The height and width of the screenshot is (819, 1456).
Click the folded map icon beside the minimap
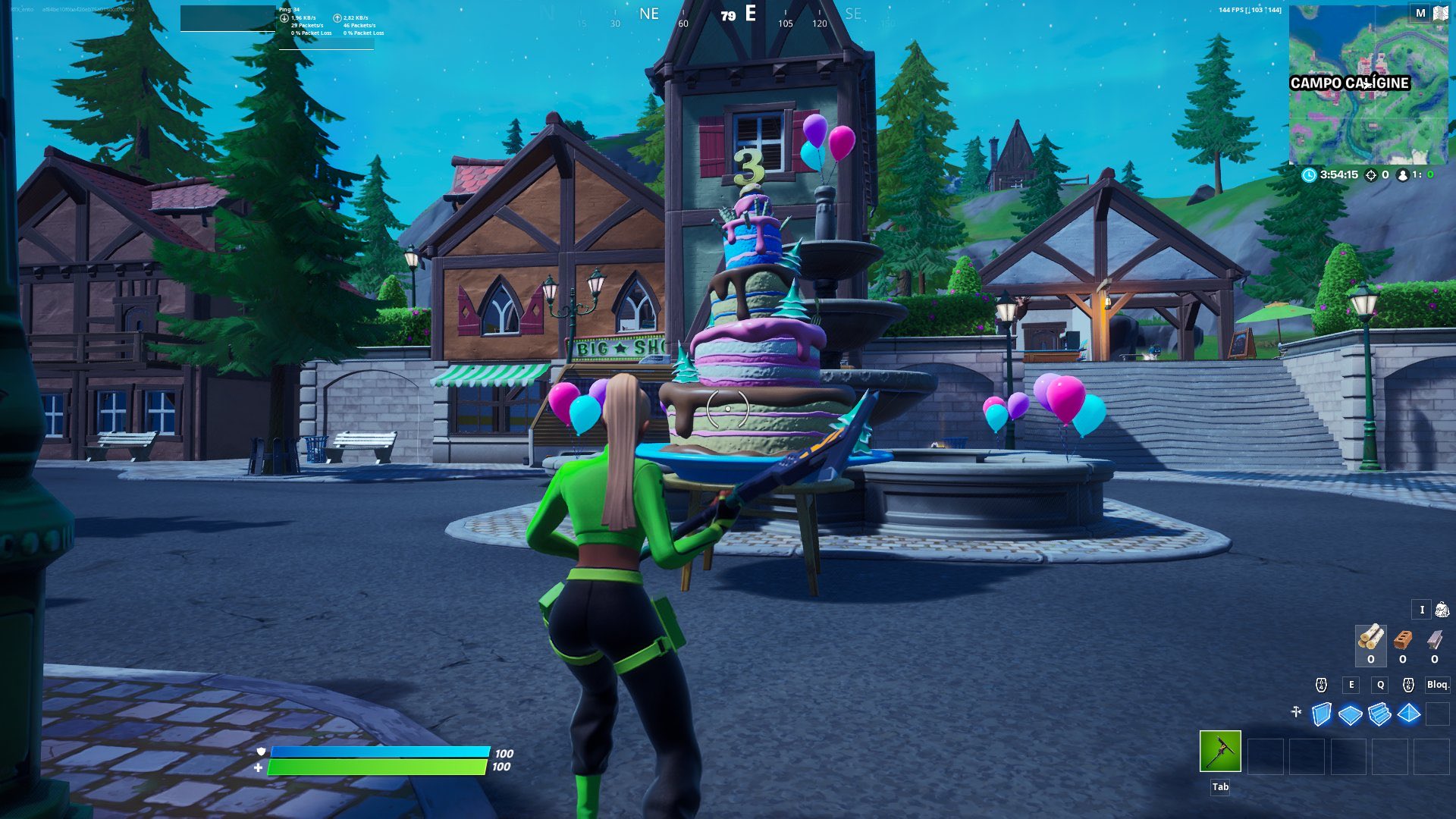[1439, 14]
